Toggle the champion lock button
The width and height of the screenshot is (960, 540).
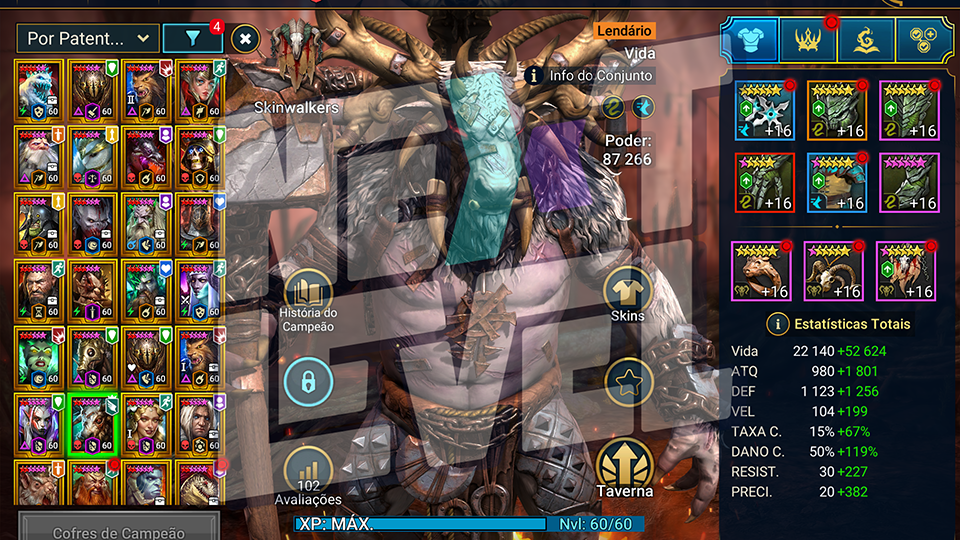(309, 381)
